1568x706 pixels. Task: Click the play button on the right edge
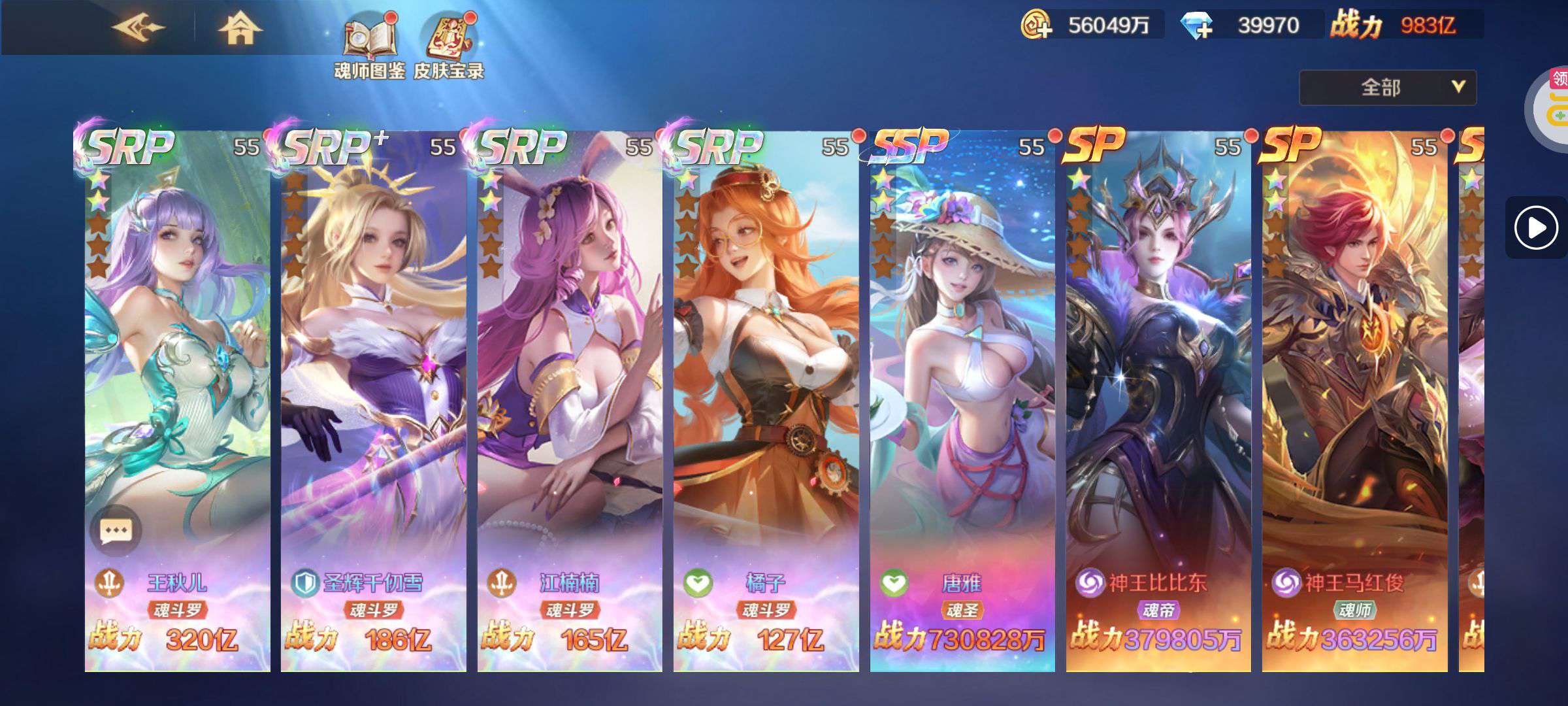1535,227
